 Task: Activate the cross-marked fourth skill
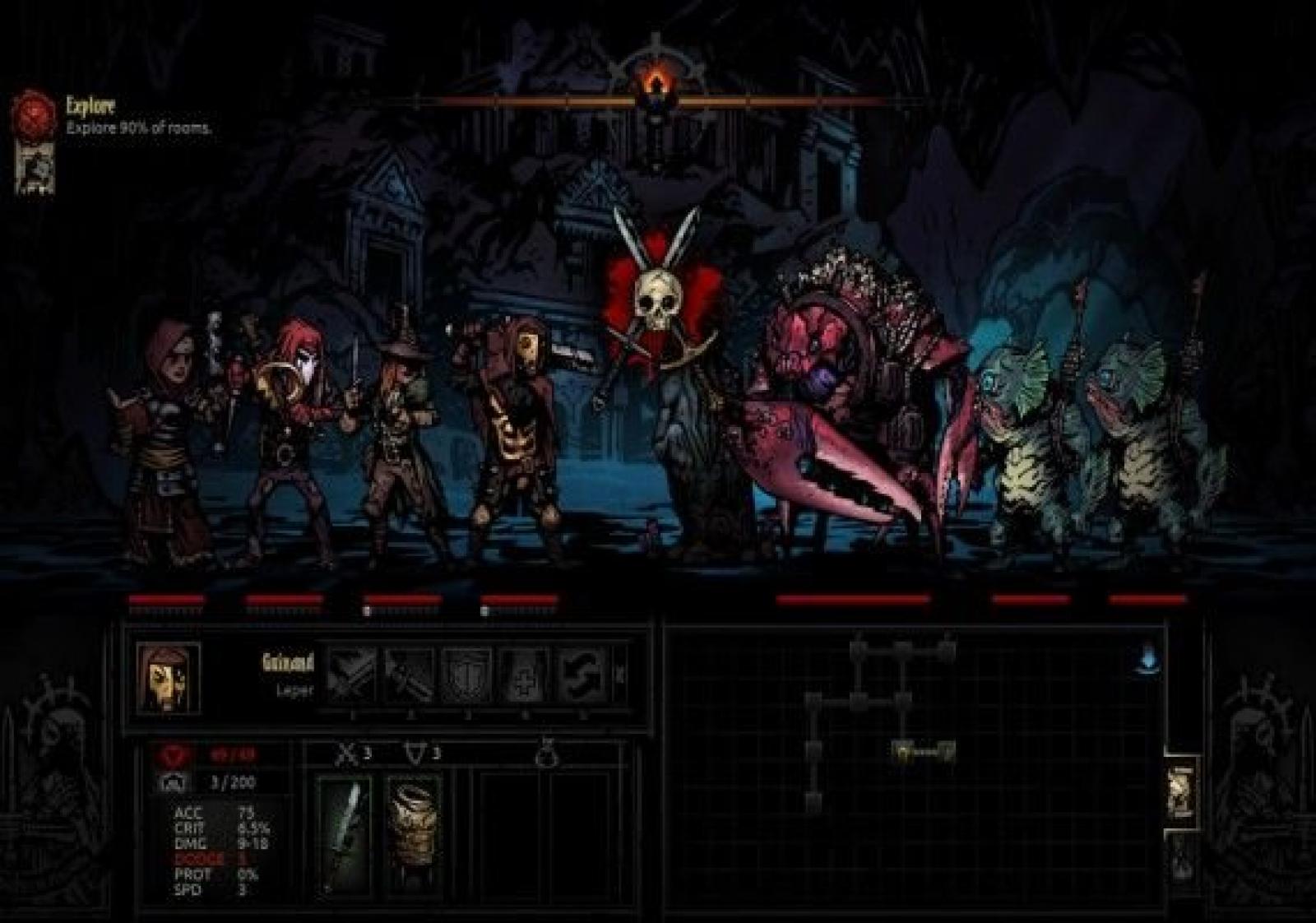[x=525, y=674]
